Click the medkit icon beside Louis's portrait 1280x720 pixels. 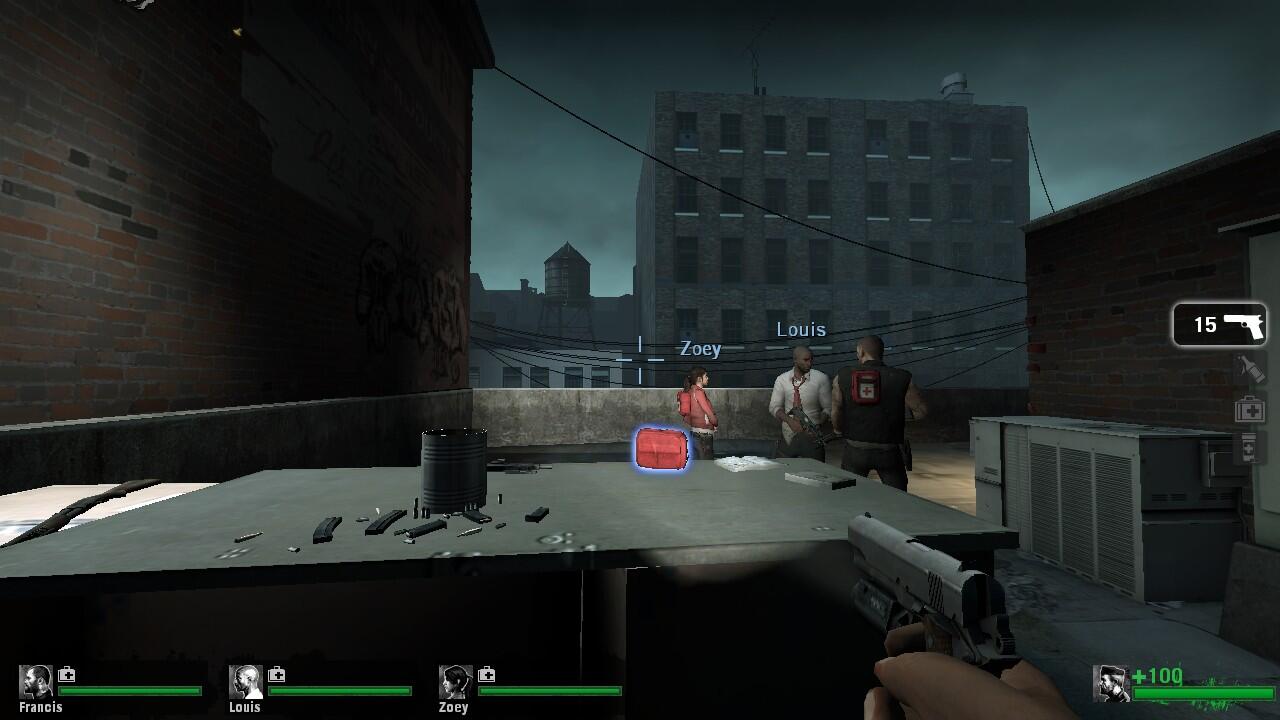(x=277, y=674)
